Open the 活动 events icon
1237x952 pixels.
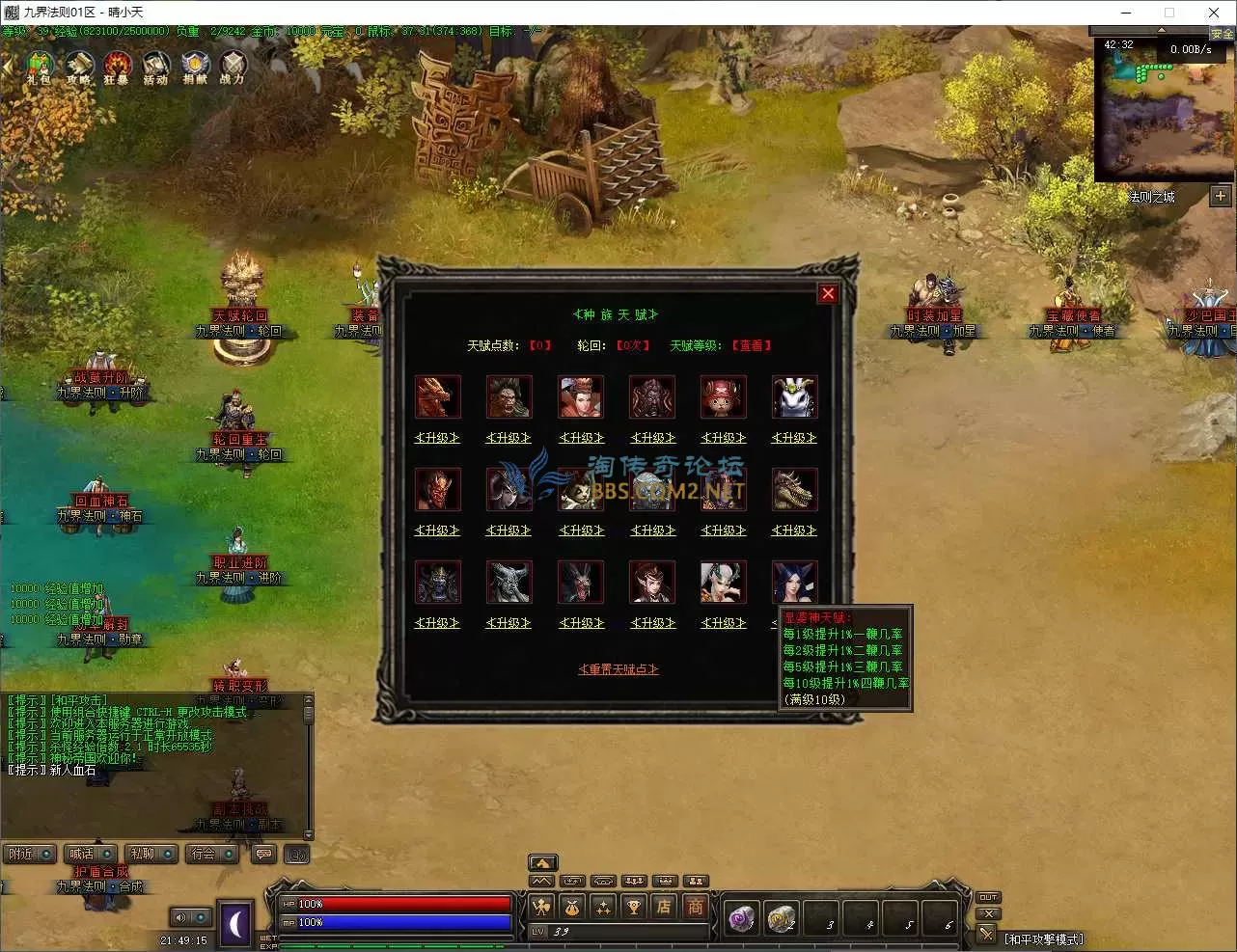click(155, 68)
